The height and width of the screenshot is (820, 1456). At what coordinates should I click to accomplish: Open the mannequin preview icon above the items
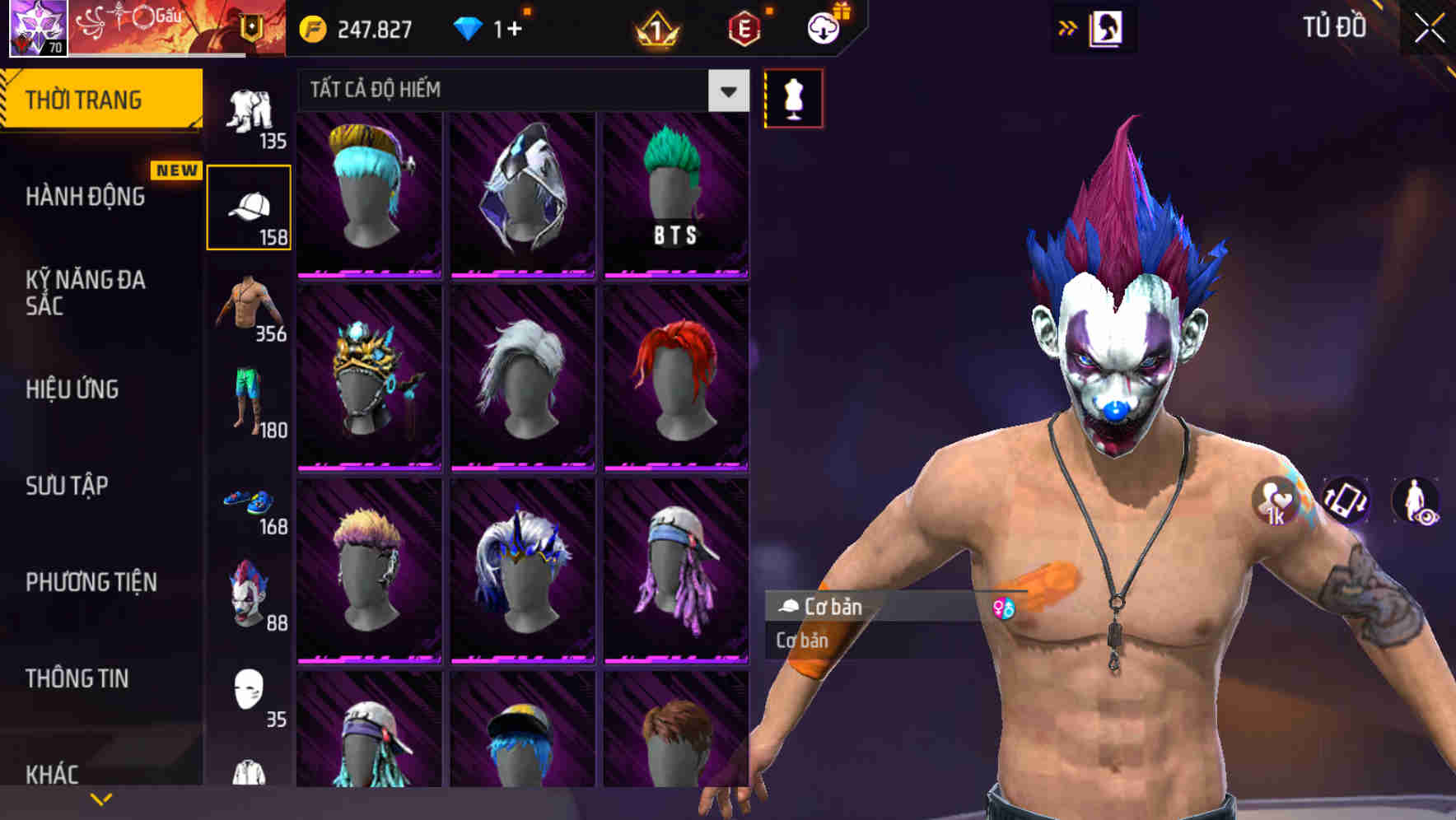793,97
